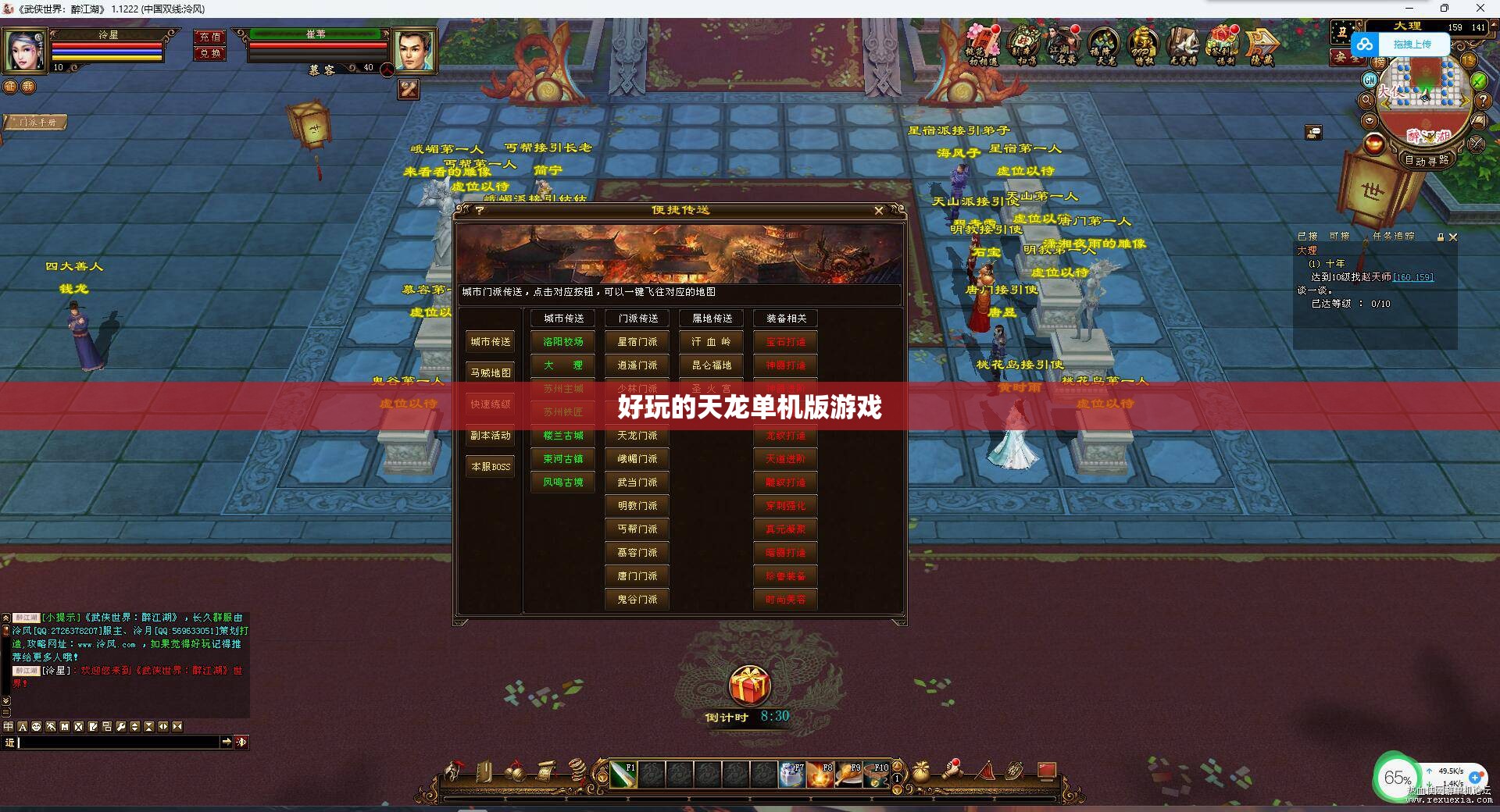Click the 充值 recharge button
This screenshot has height=812, width=1500.
click(209, 37)
